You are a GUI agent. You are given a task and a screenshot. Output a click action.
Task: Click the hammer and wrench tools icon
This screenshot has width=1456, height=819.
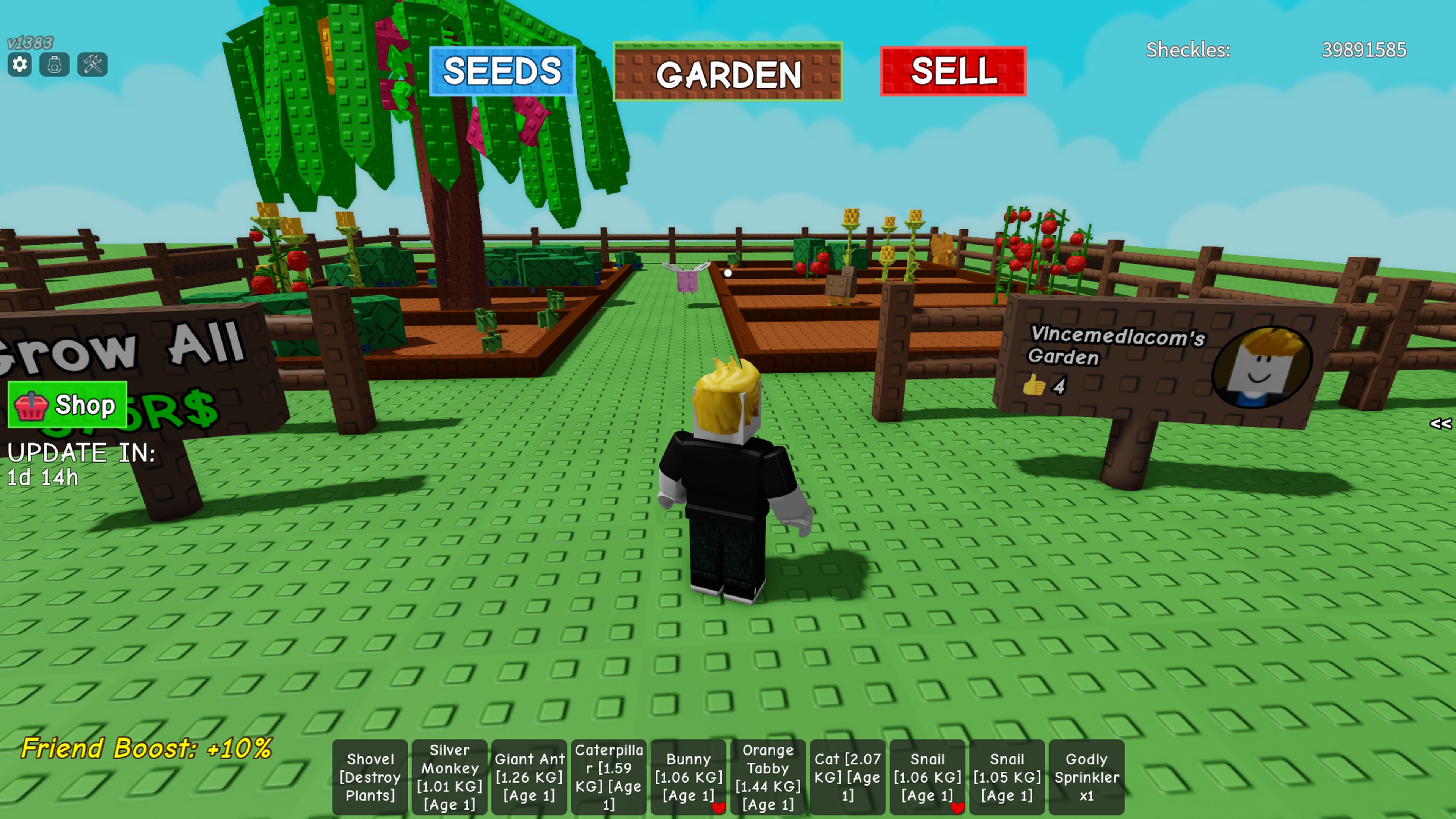coord(92,64)
